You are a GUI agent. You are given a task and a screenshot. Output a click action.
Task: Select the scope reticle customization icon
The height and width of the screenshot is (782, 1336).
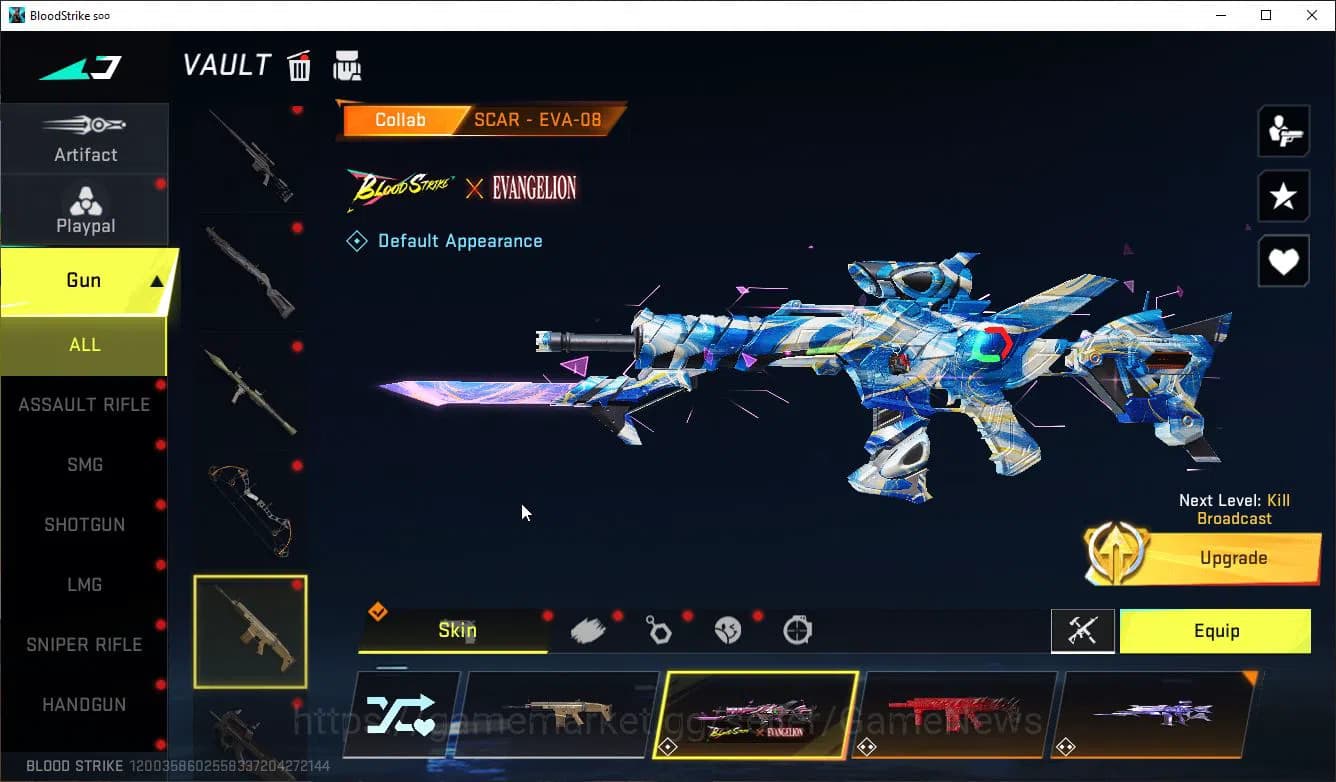796,628
